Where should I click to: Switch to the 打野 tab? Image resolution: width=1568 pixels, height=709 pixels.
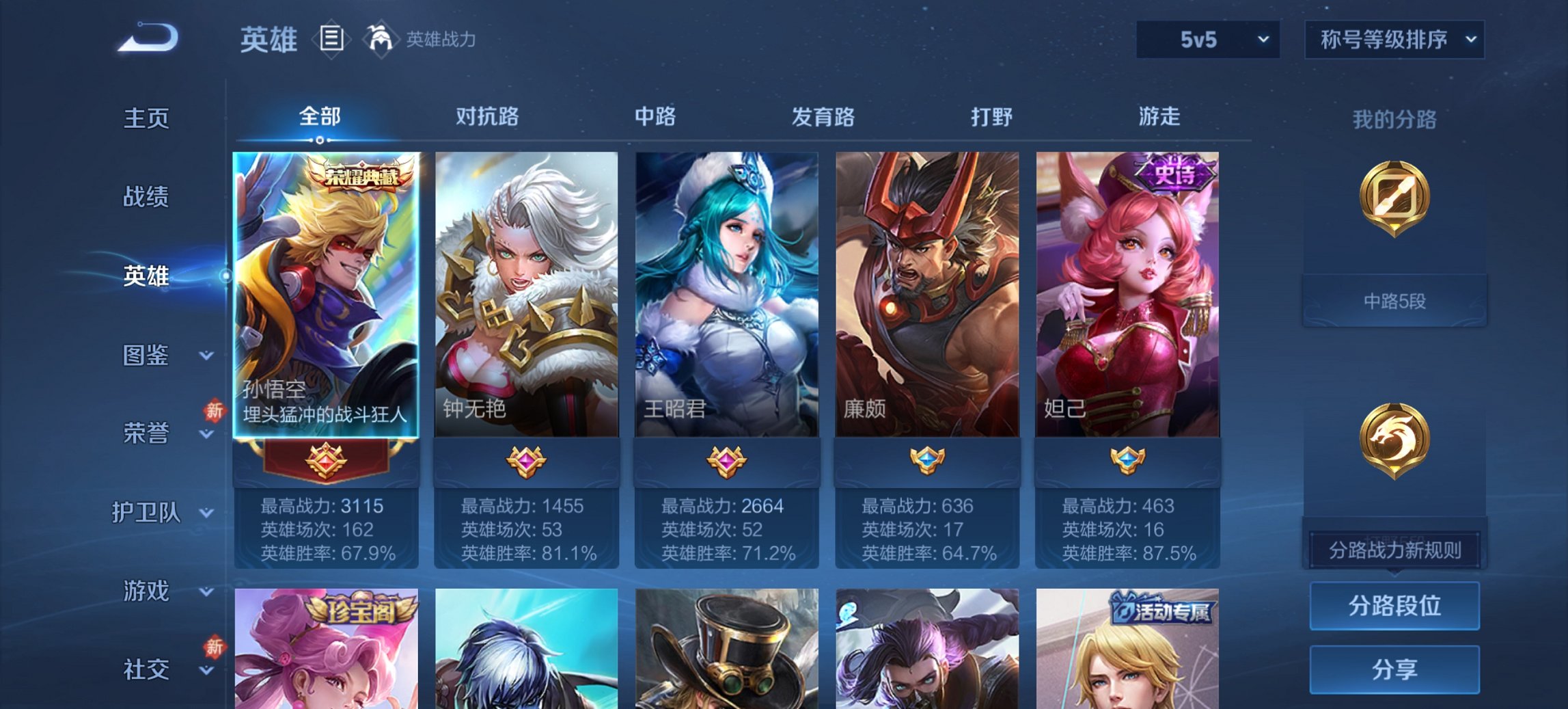993,117
